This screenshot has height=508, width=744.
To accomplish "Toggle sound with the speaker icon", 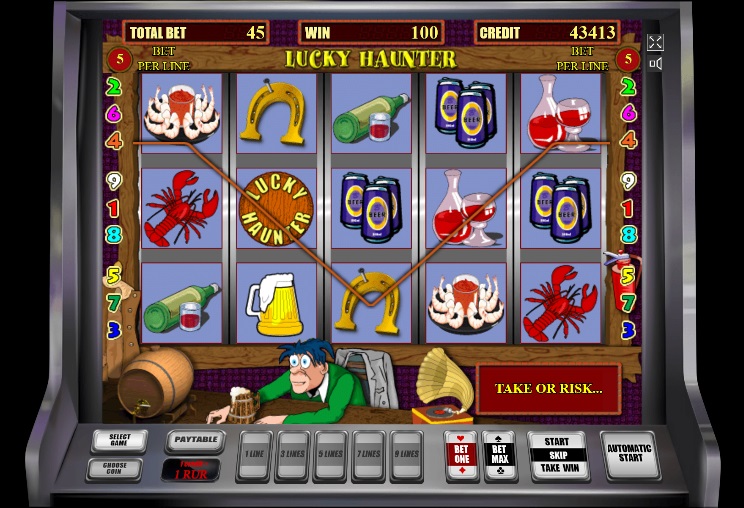I will (x=655, y=64).
